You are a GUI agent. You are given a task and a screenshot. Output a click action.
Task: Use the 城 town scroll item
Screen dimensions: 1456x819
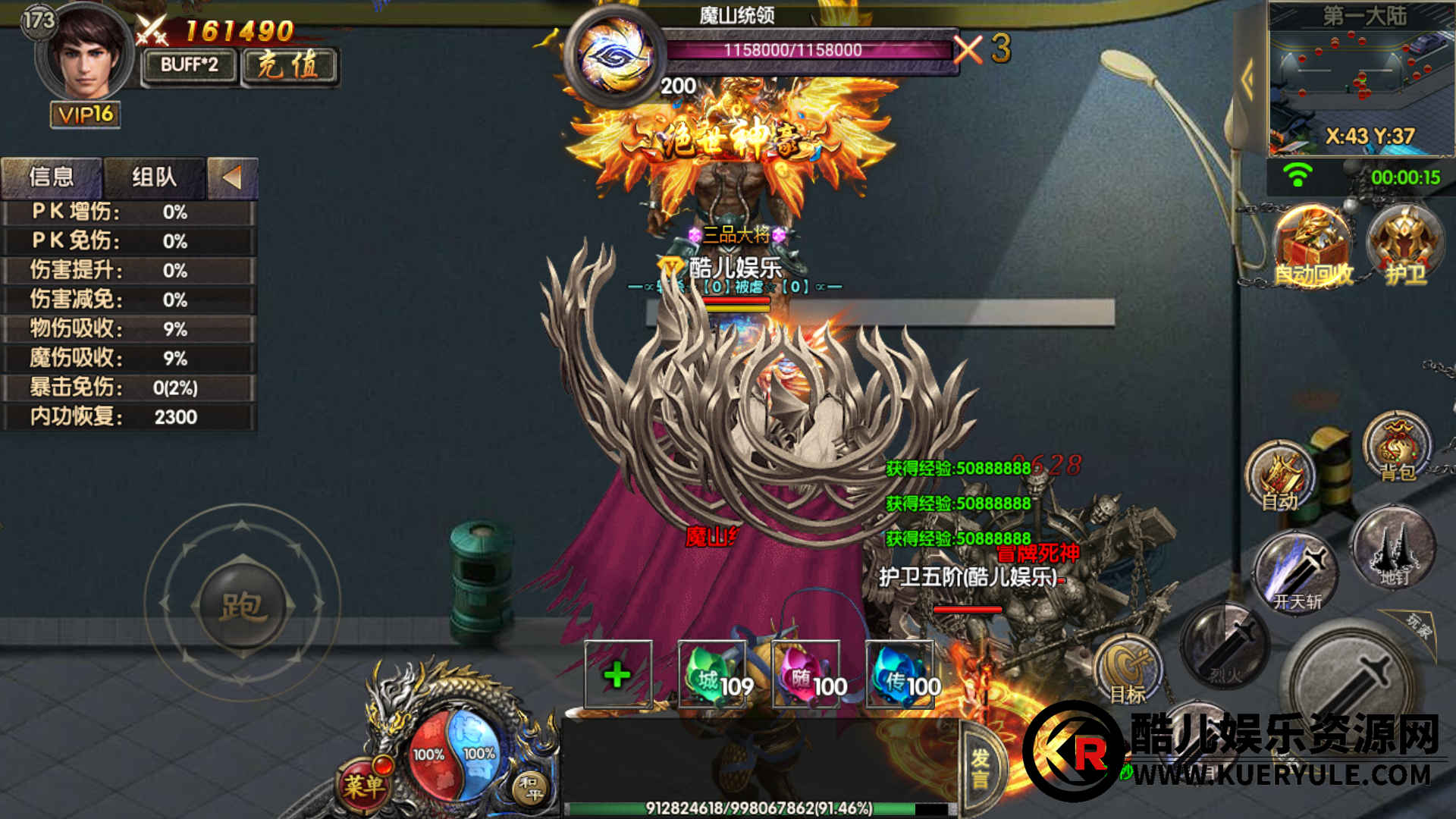(x=716, y=674)
